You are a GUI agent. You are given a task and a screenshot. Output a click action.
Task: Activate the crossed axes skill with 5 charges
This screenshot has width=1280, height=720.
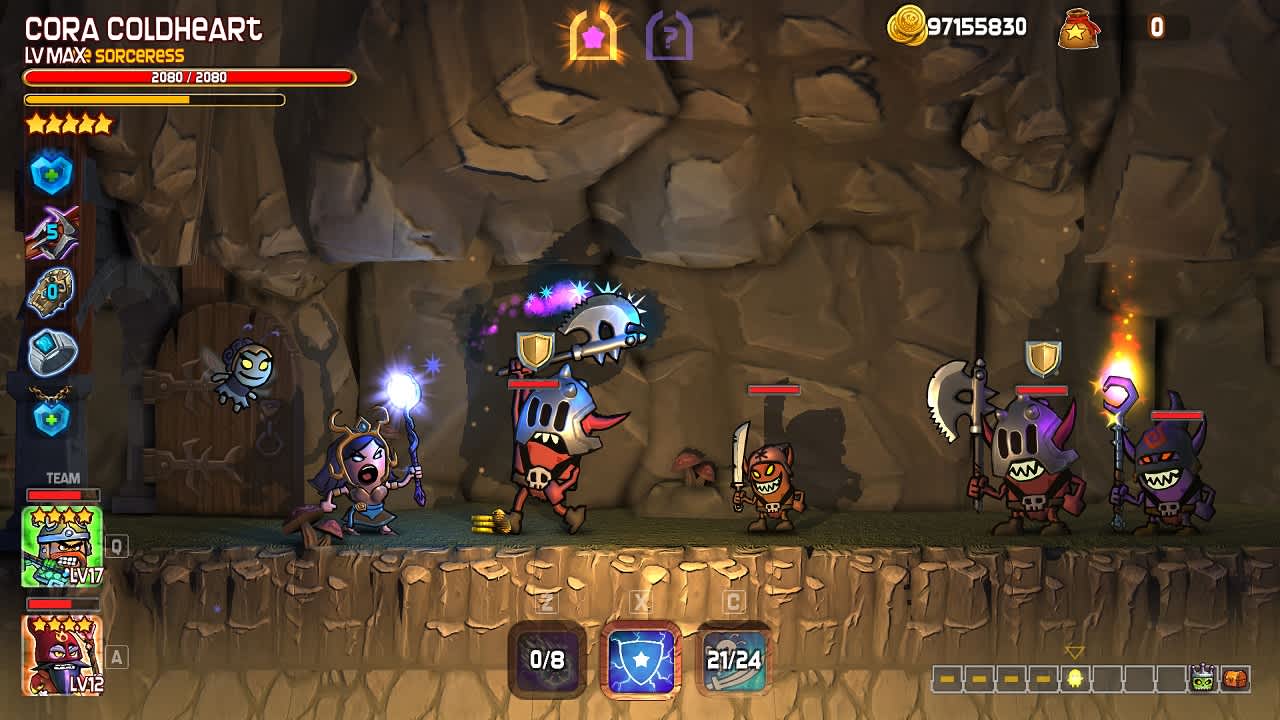tap(52, 232)
